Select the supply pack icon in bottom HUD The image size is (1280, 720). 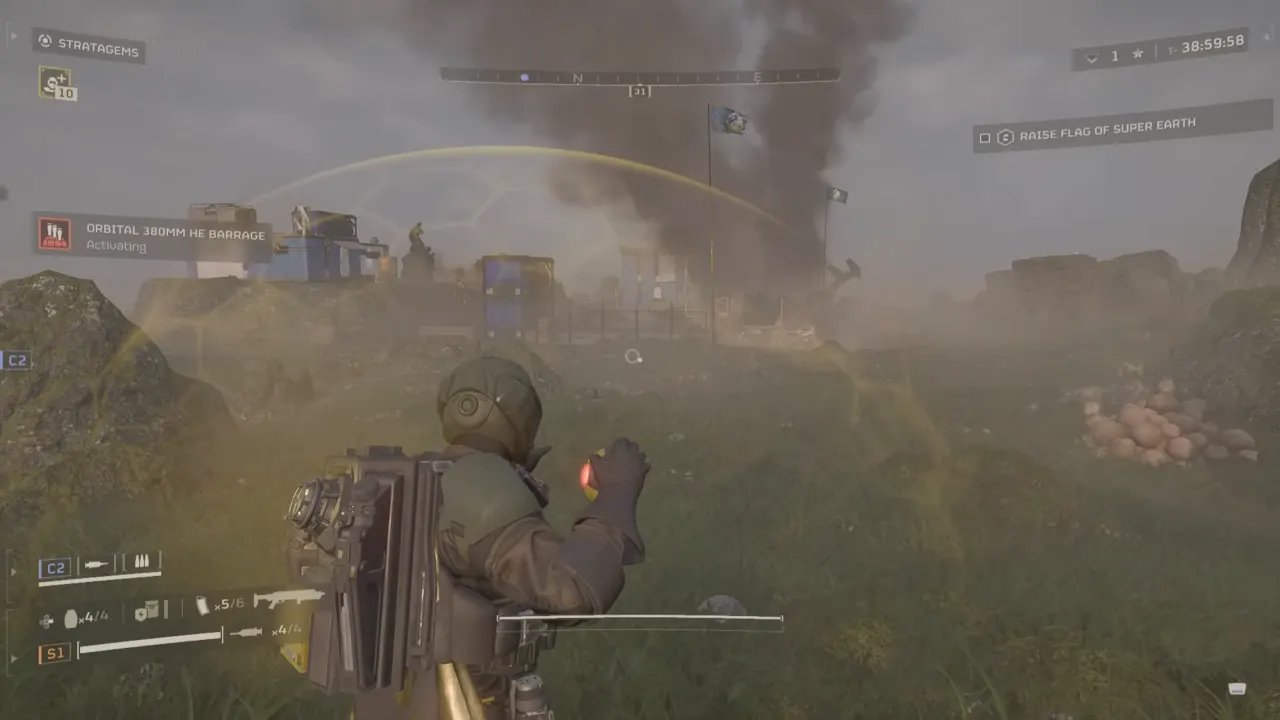[x=147, y=609]
